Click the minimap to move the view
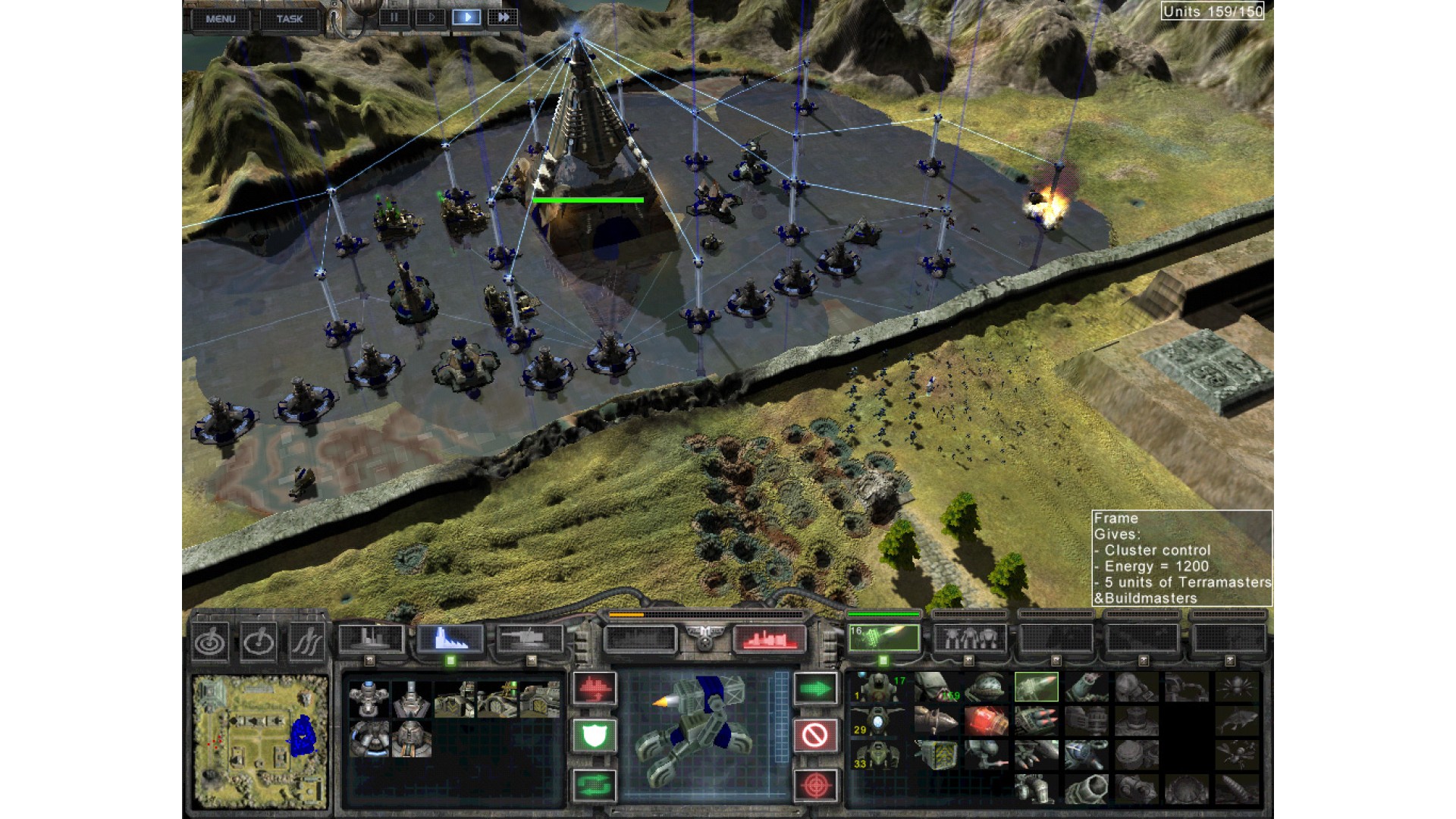Image resolution: width=1456 pixels, height=819 pixels. 260,740
